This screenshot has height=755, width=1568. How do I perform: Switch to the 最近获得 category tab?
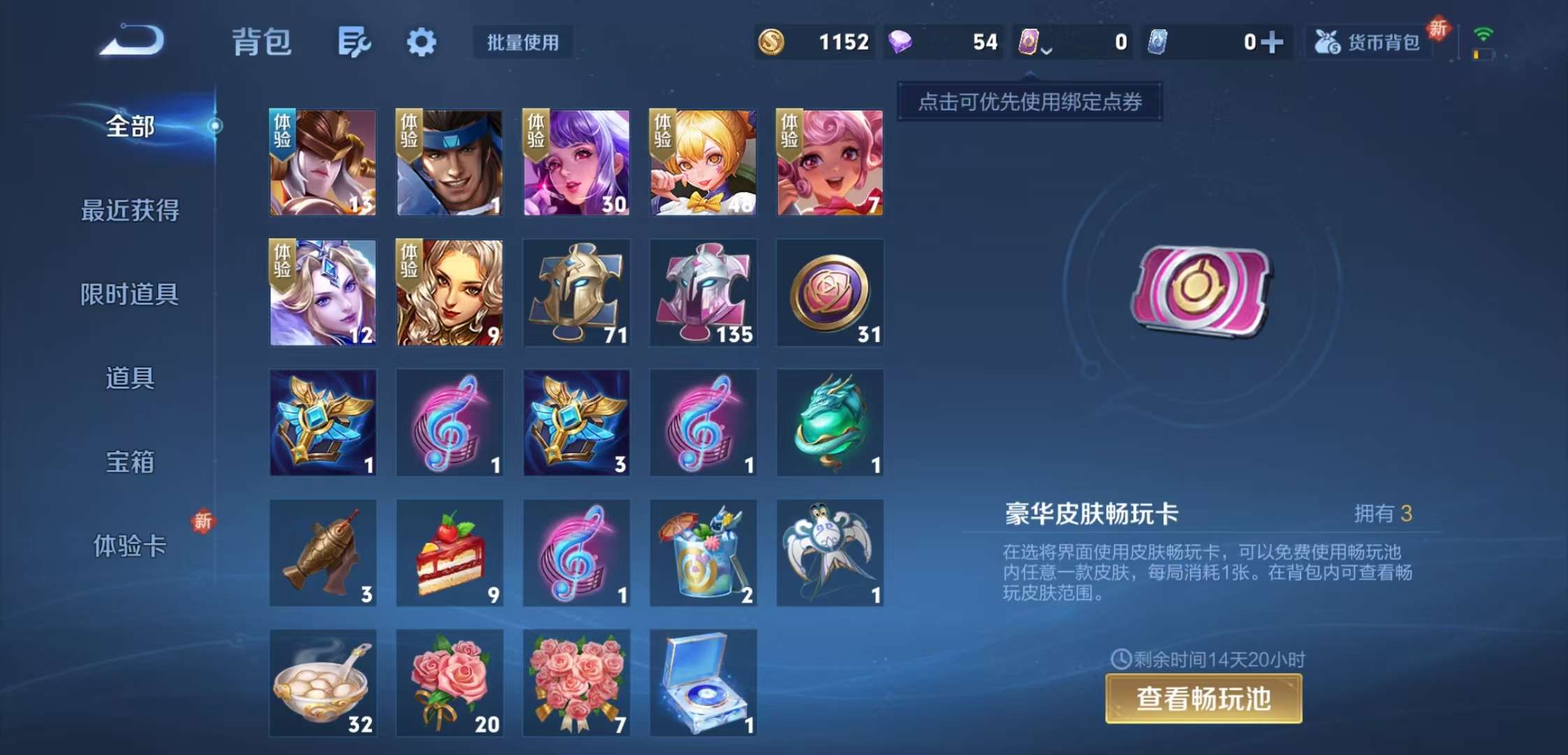(131, 210)
